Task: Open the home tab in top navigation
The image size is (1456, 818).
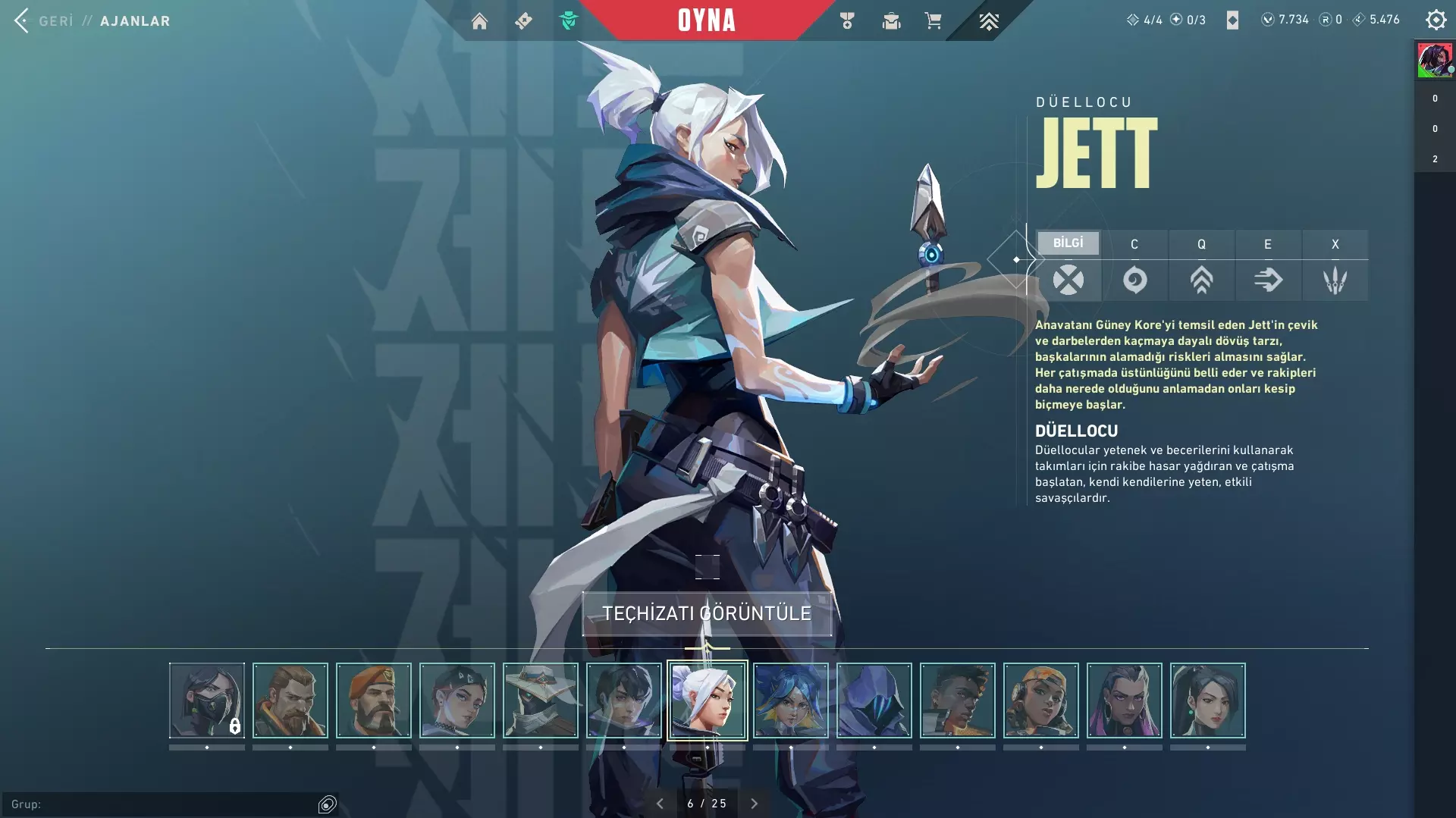Action: tap(479, 20)
